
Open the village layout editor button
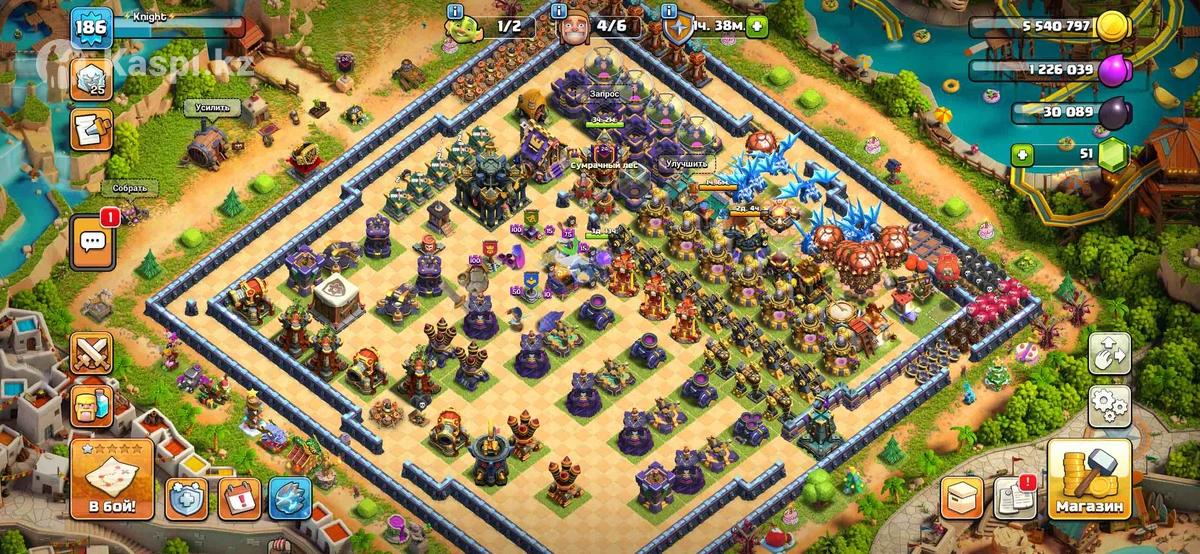[1108, 352]
